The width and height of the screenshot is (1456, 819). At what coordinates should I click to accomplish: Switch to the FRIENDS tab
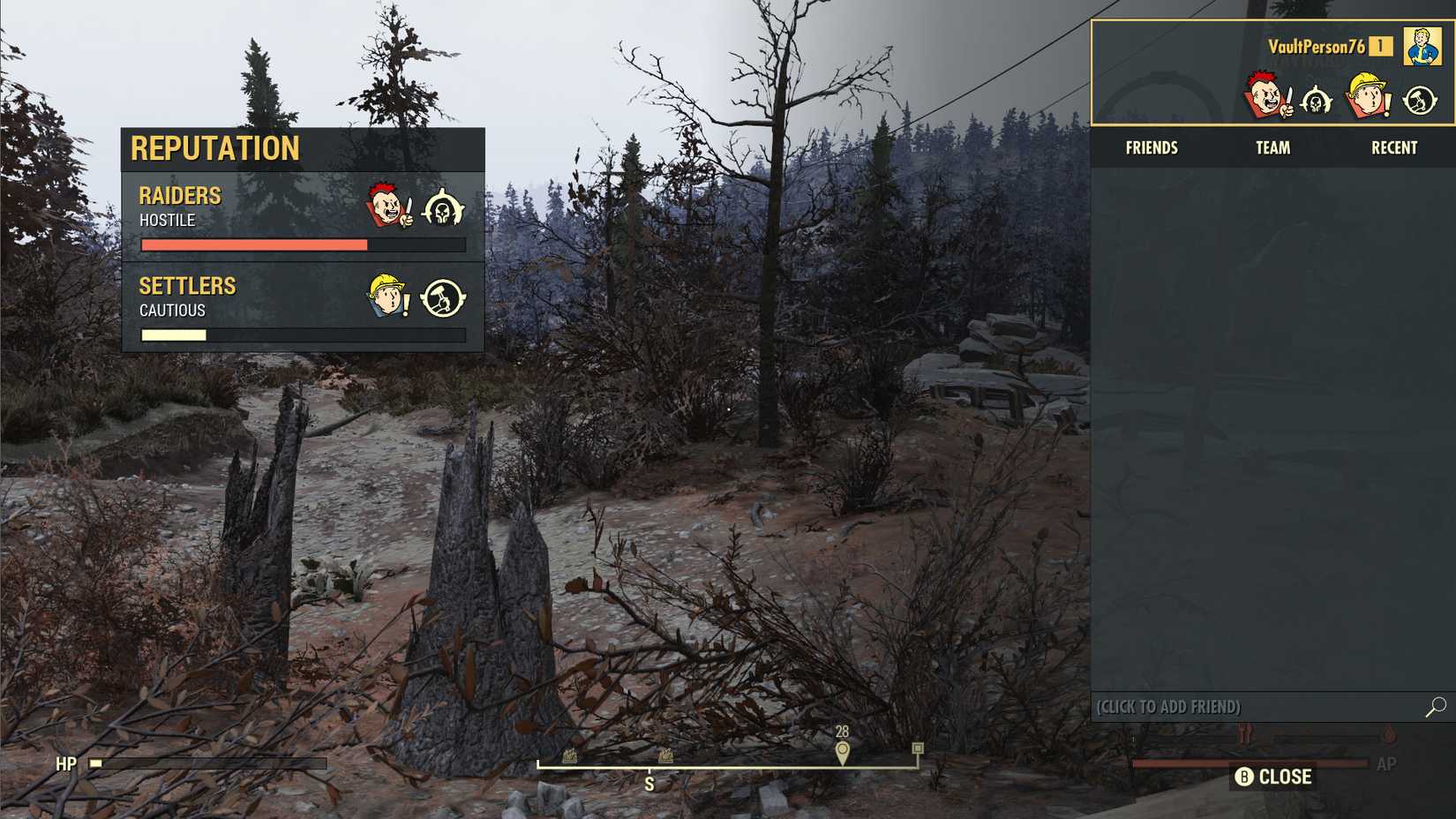[x=1152, y=147]
